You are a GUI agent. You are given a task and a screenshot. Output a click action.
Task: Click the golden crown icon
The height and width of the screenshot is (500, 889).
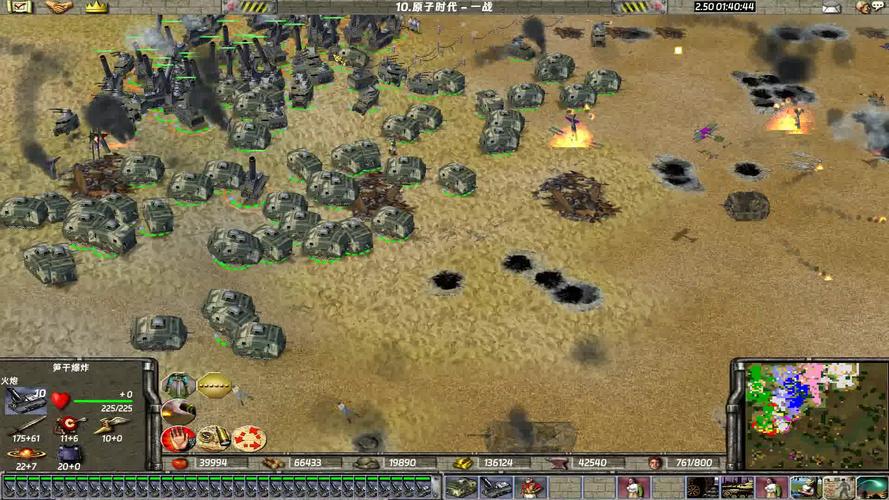coord(95,7)
